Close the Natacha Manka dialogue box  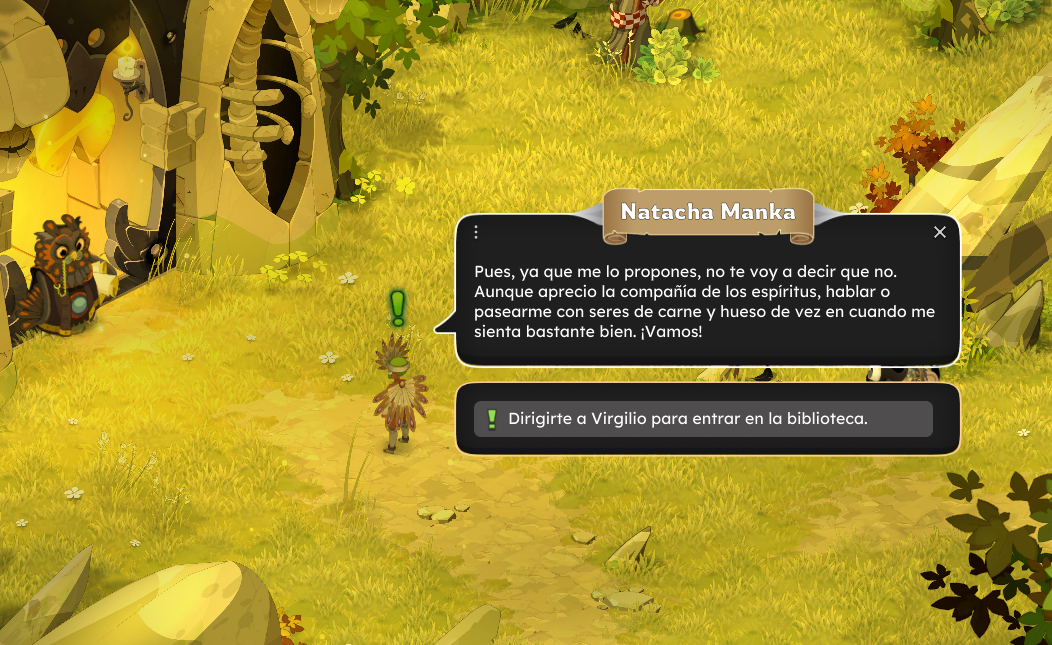[939, 232]
